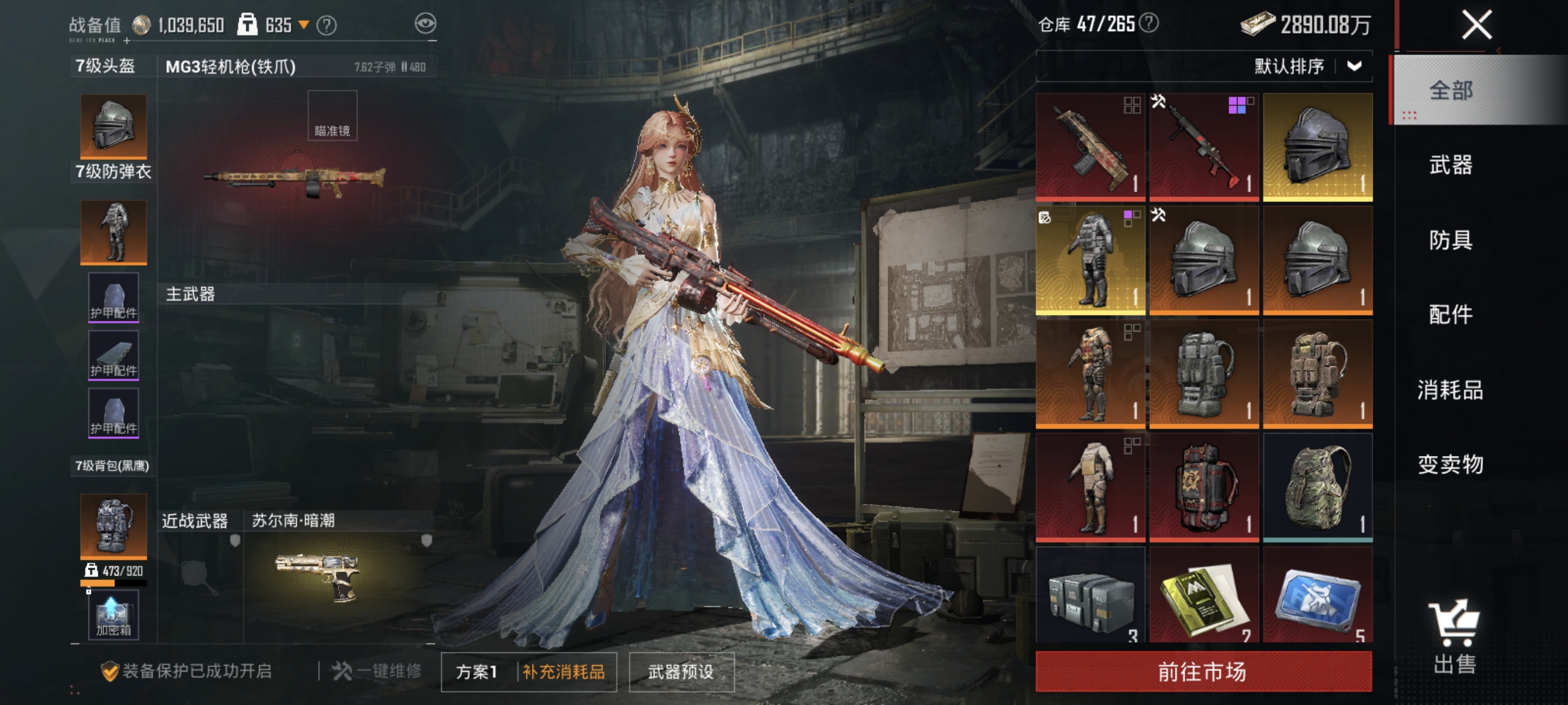Click the empty 瞄准镜 scope slot
Viewport: 1568px width, 705px height.
point(332,116)
